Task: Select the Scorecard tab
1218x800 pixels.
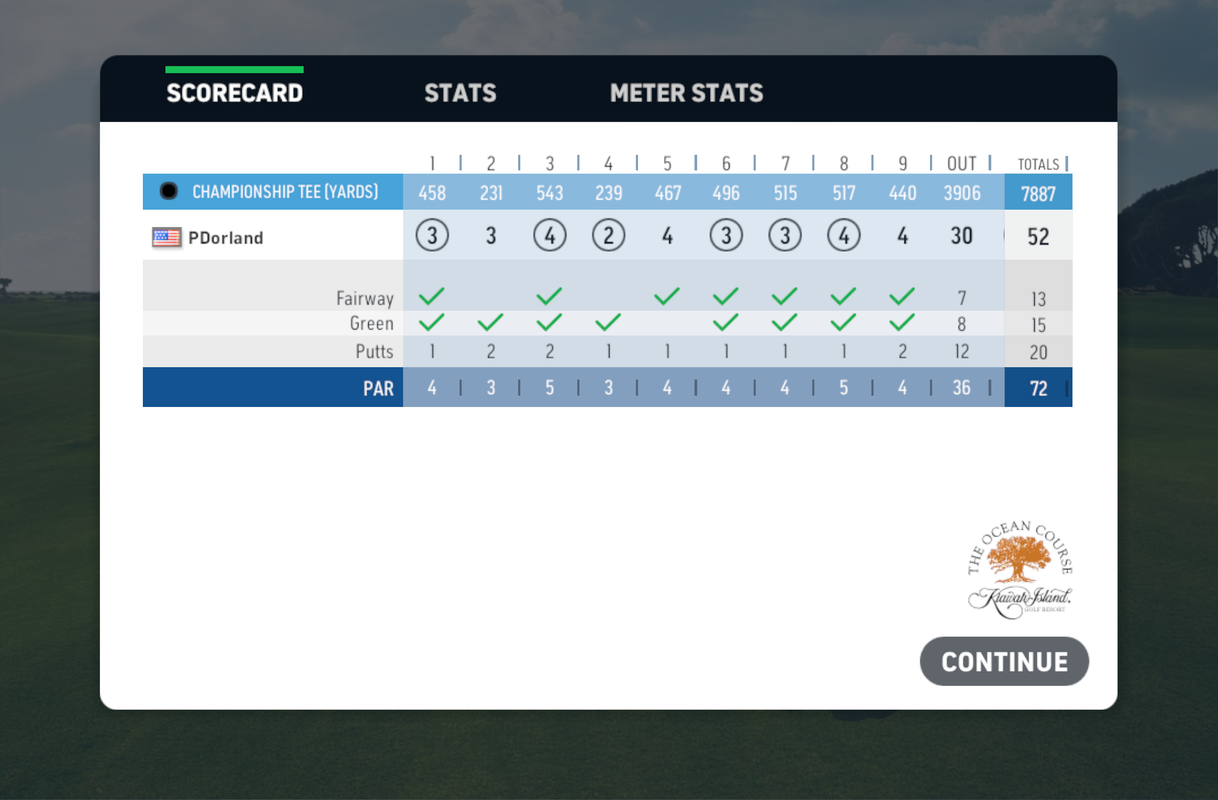Action: tap(234, 93)
